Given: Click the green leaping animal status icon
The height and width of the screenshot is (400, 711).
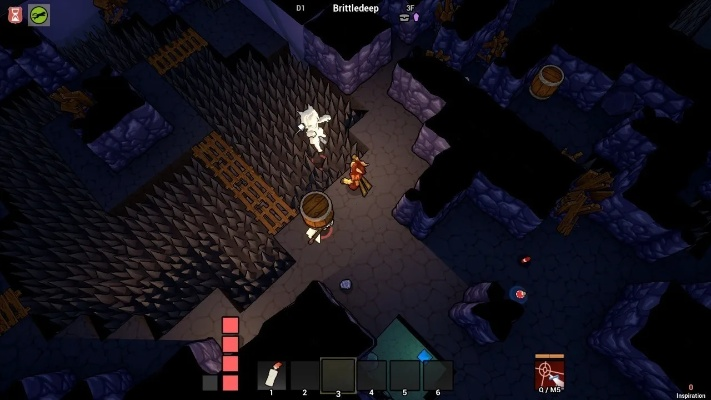Looking at the screenshot, I should (39, 14).
